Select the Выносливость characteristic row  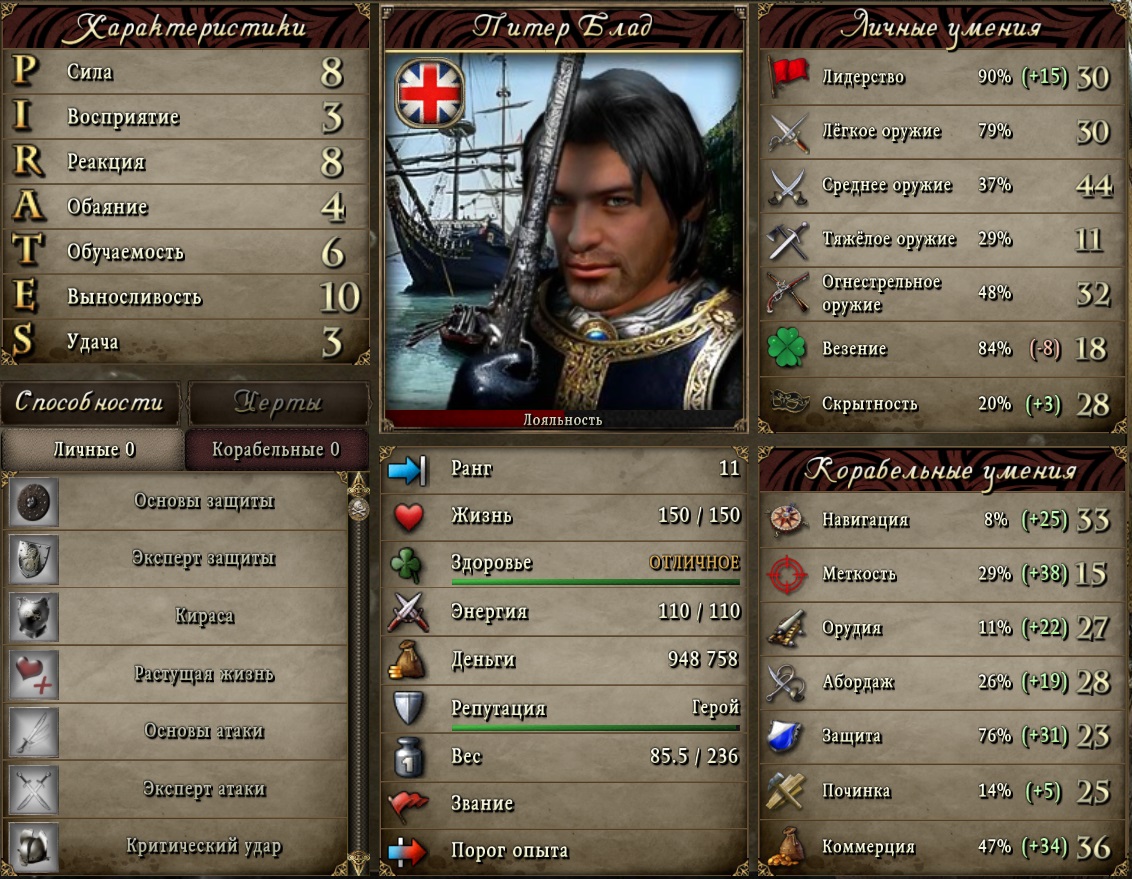click(185, 297)
